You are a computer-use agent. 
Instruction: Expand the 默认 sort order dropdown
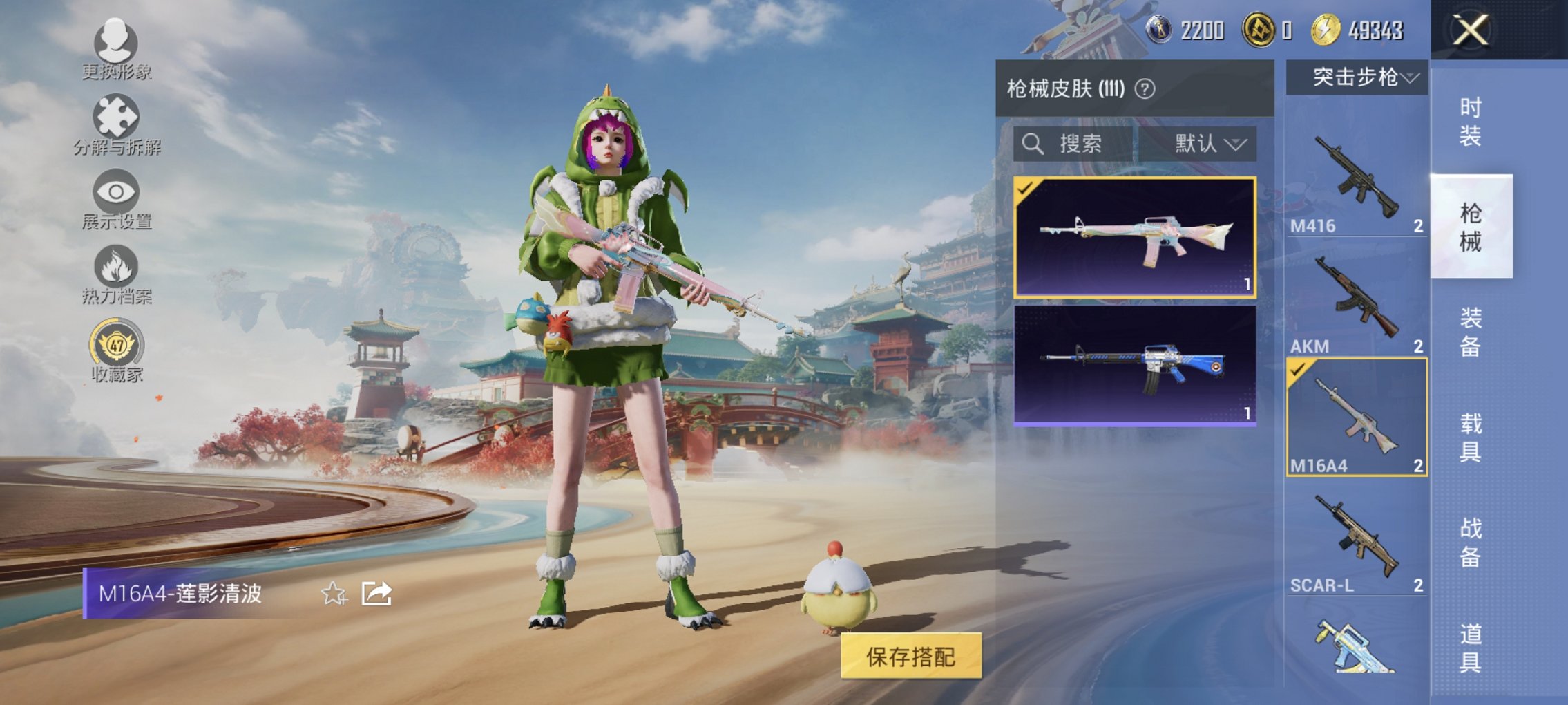[x=1205, y=144]
